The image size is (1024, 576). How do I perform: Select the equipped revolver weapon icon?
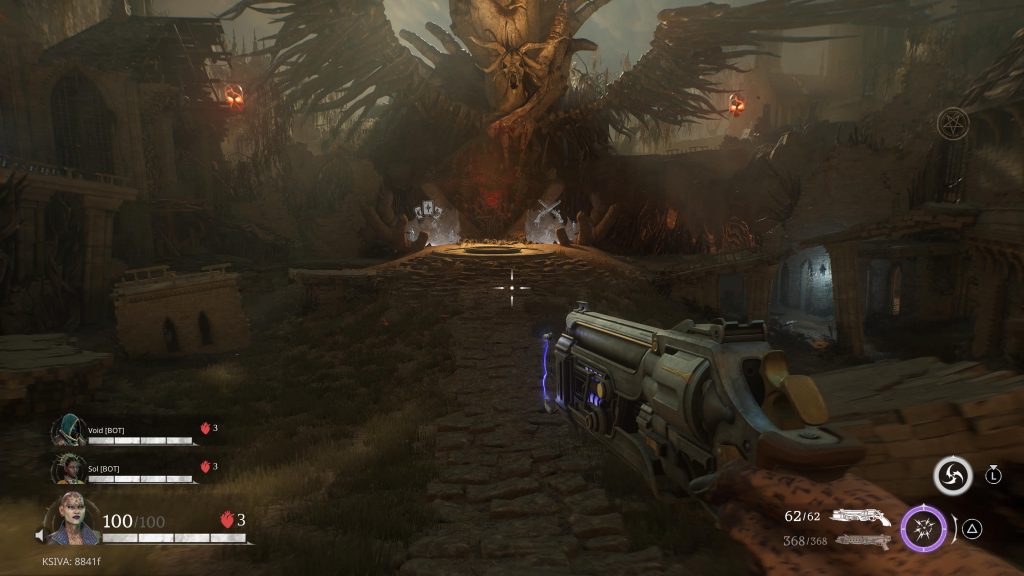(x=860, y=516)
